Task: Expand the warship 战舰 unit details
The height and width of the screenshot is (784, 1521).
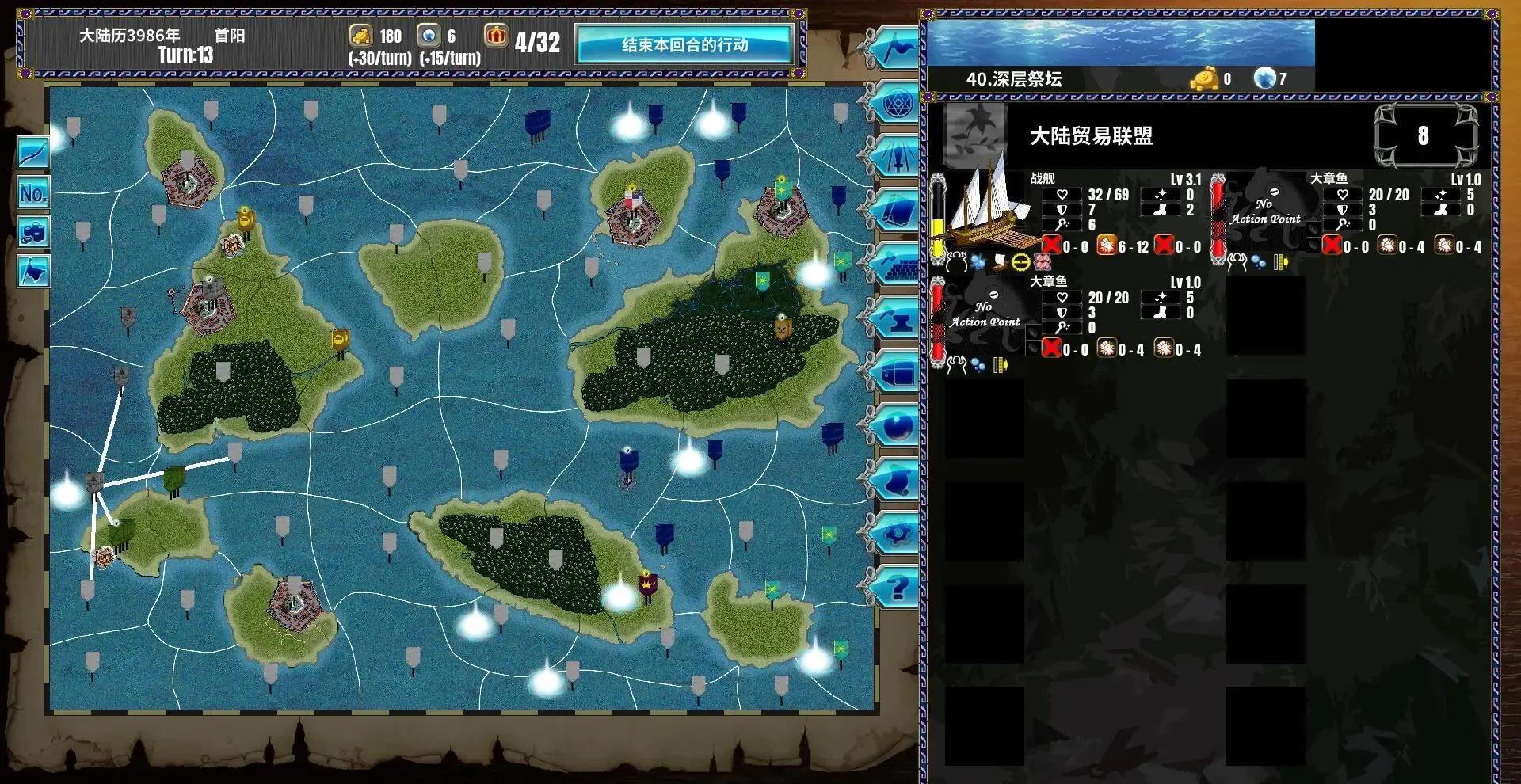Action: tap(1040, 179)
